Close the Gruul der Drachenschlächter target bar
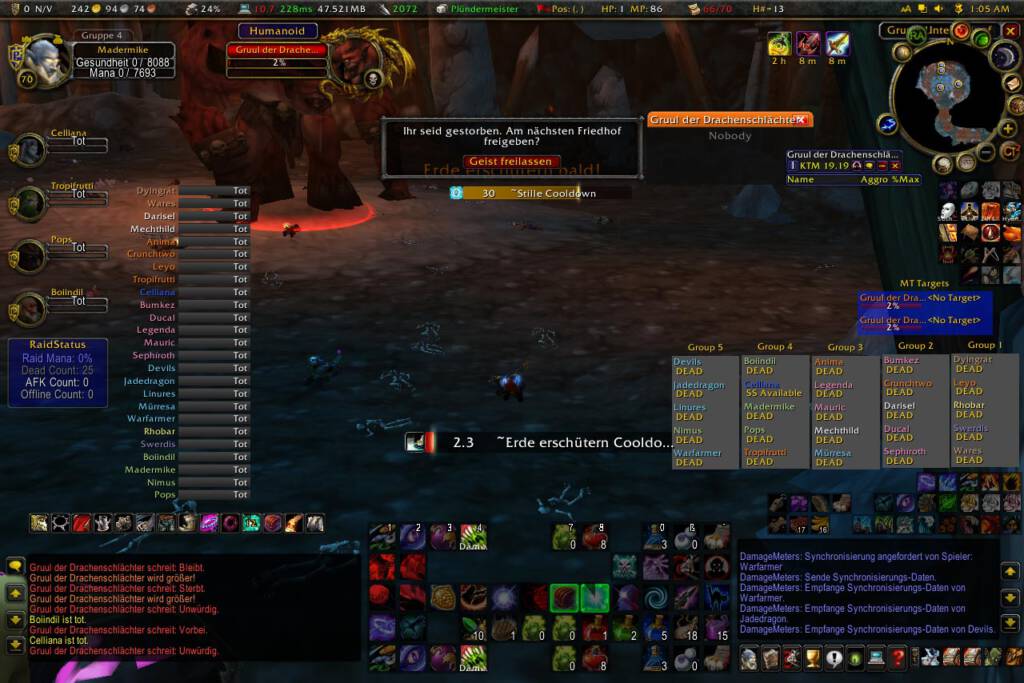This screenshot has width=1024, height=683. pyautogui.click(x=800, y=120)
